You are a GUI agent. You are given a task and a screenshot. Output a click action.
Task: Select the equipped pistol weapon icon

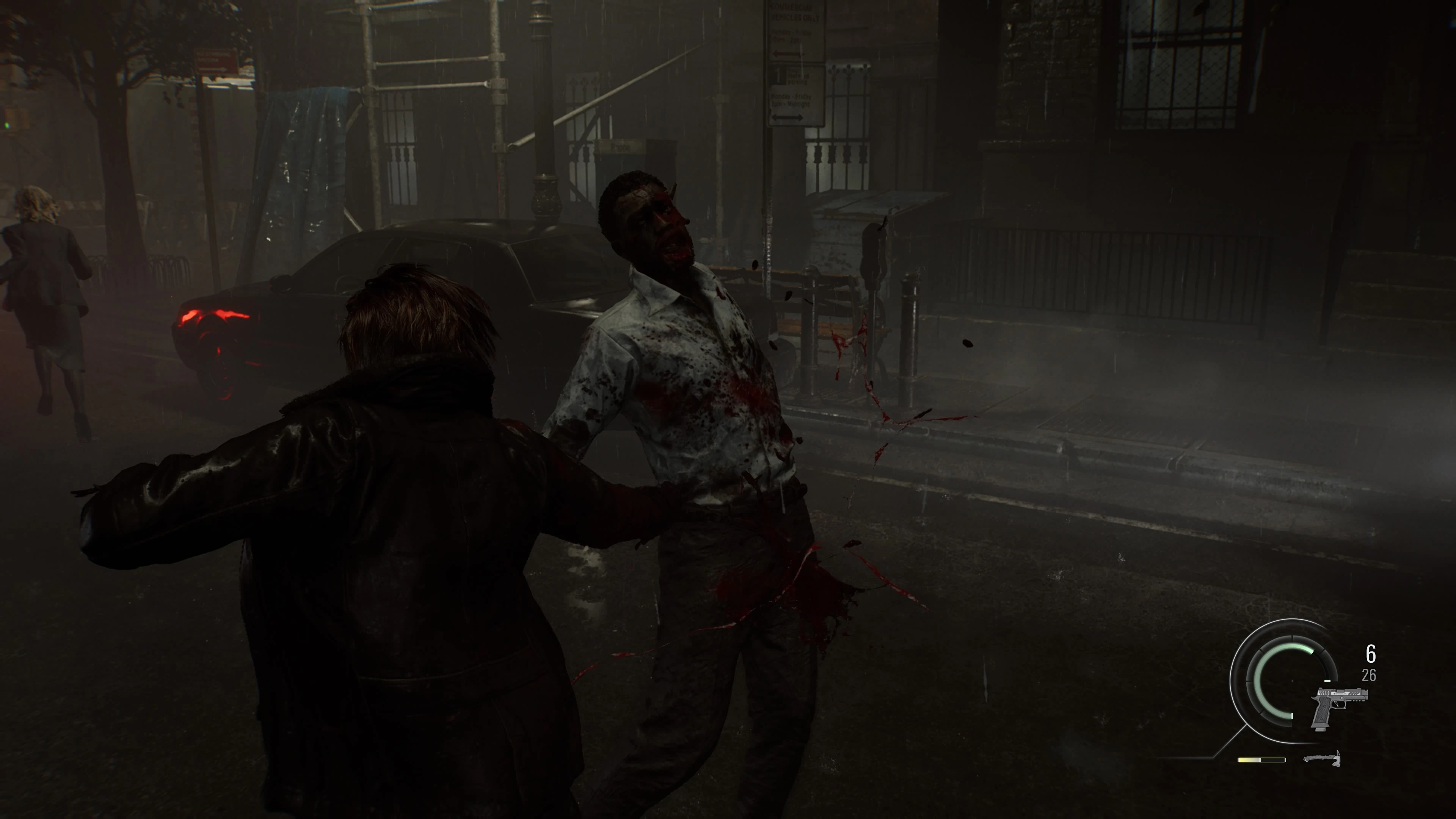point(1338,706)
